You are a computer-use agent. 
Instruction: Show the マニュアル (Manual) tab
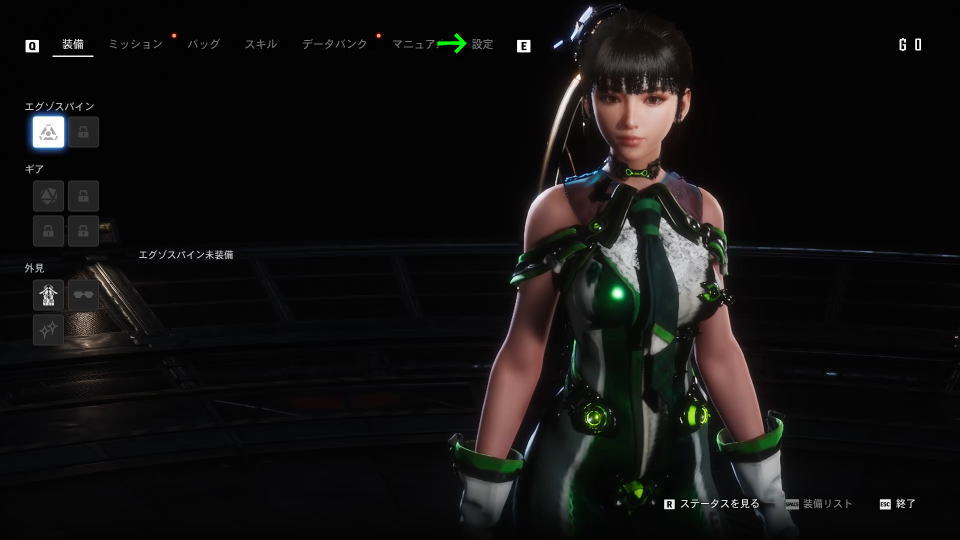pyautogui.click(x=414, y=44)
